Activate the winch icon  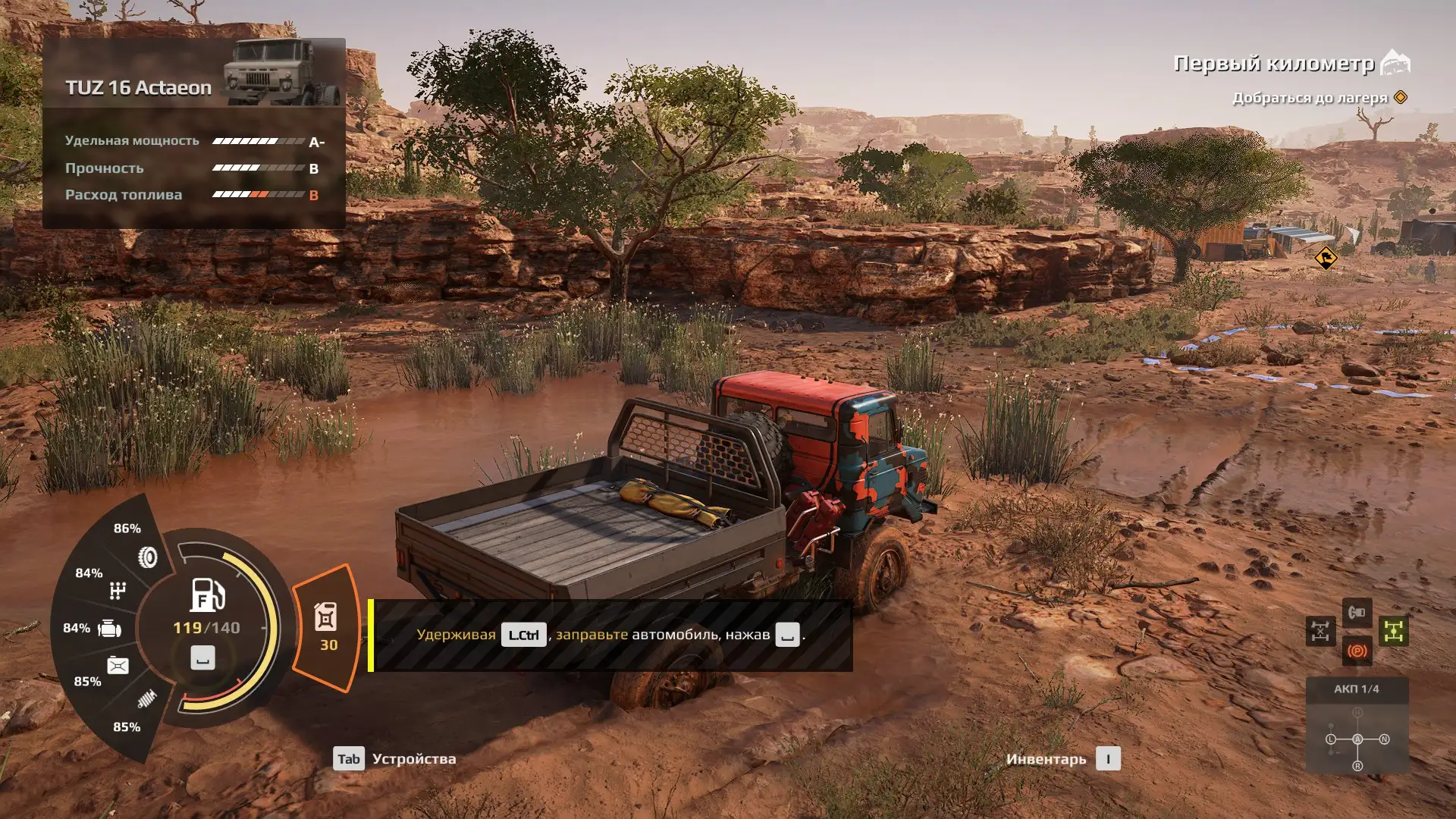[x=1357, y=612]
